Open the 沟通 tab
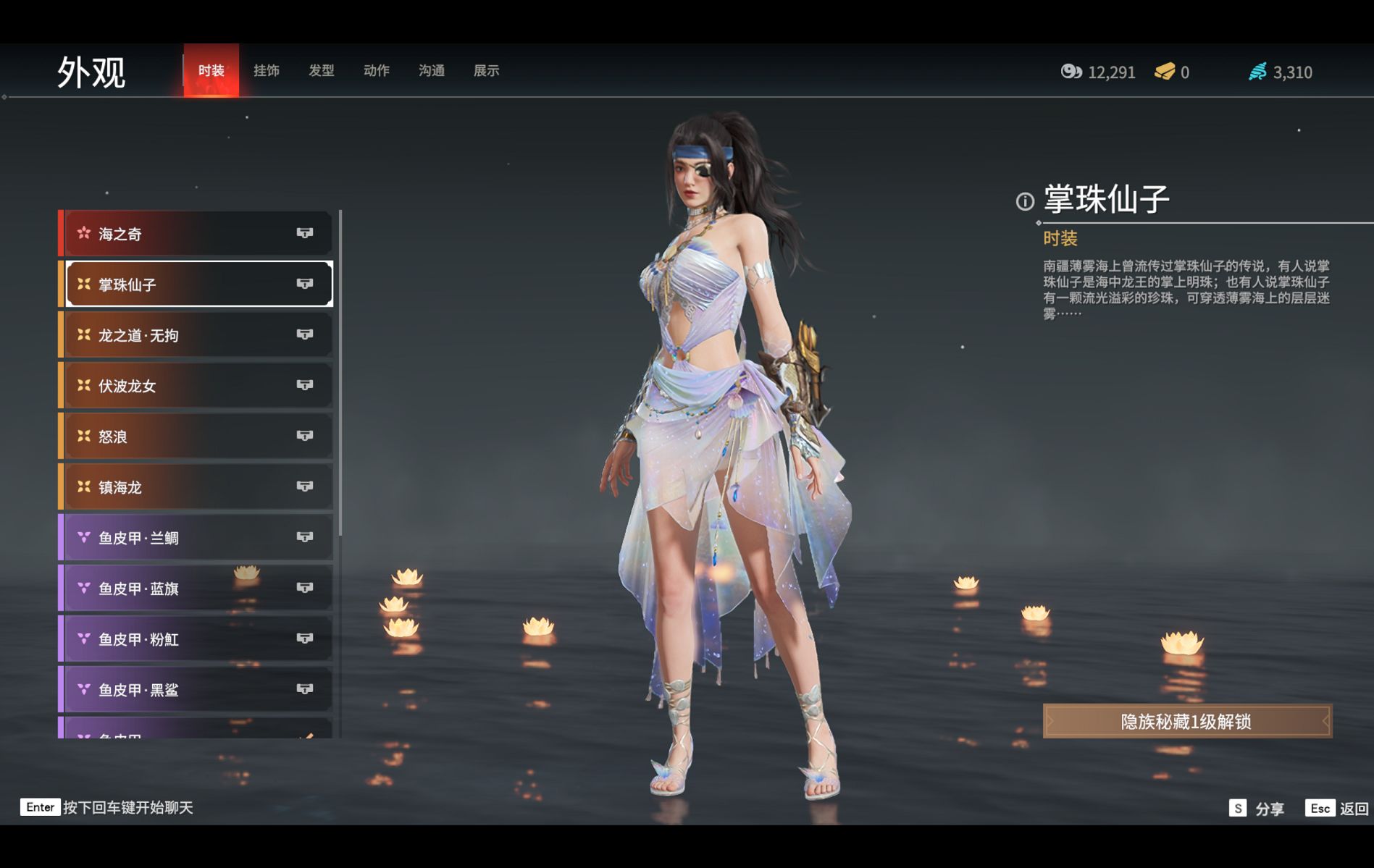The image size is (1374, 868). click(431, 70)
